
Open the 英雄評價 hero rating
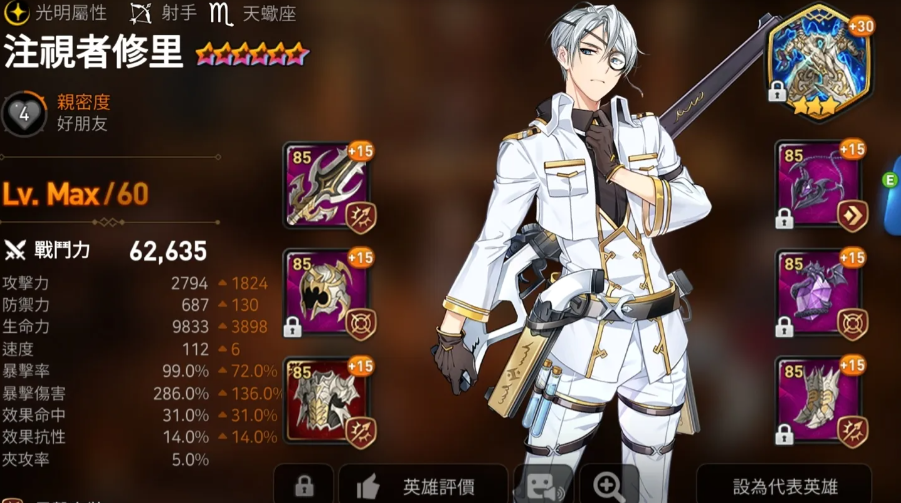point(424,485)
